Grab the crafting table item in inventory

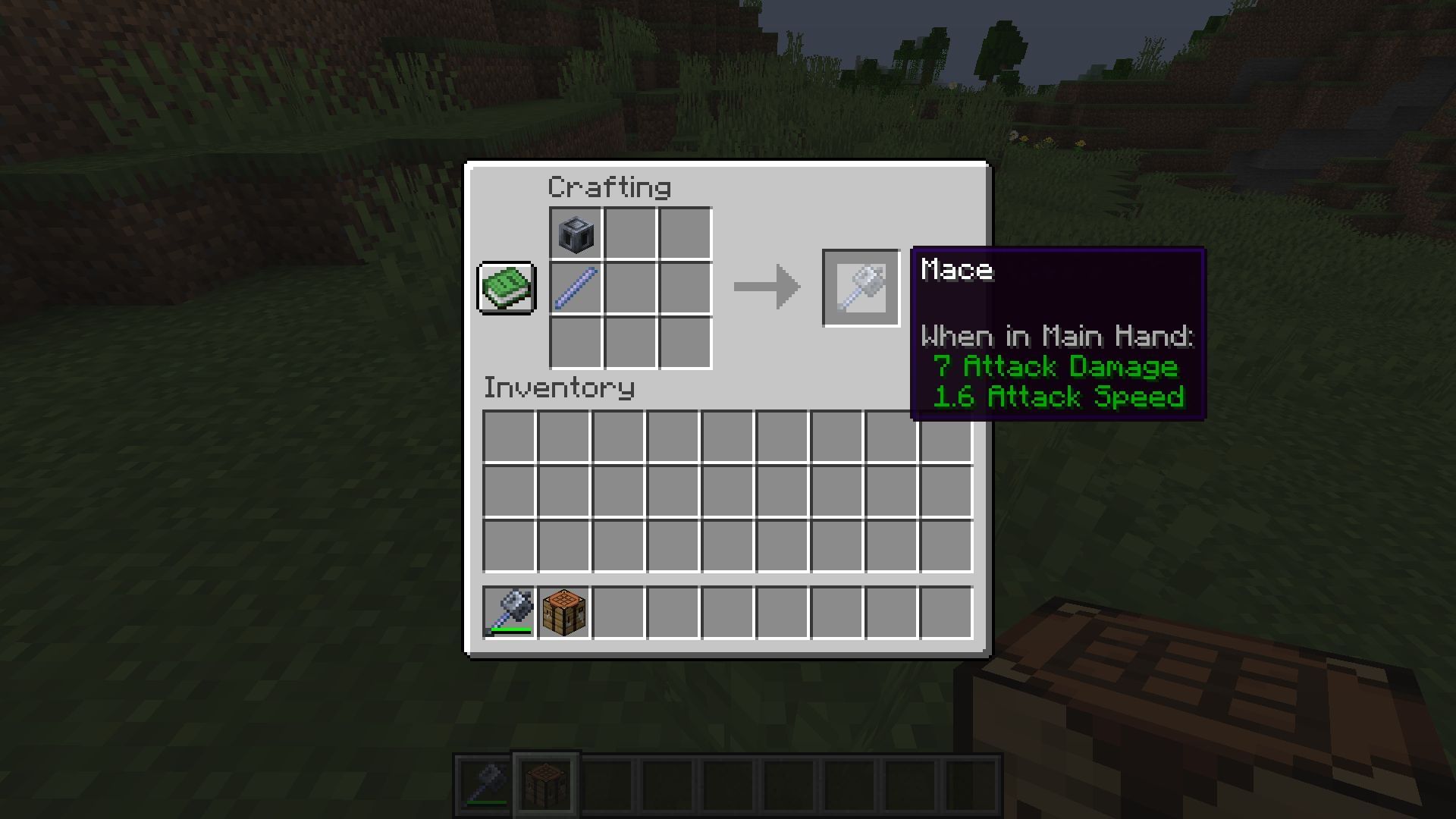click(562, 613)
